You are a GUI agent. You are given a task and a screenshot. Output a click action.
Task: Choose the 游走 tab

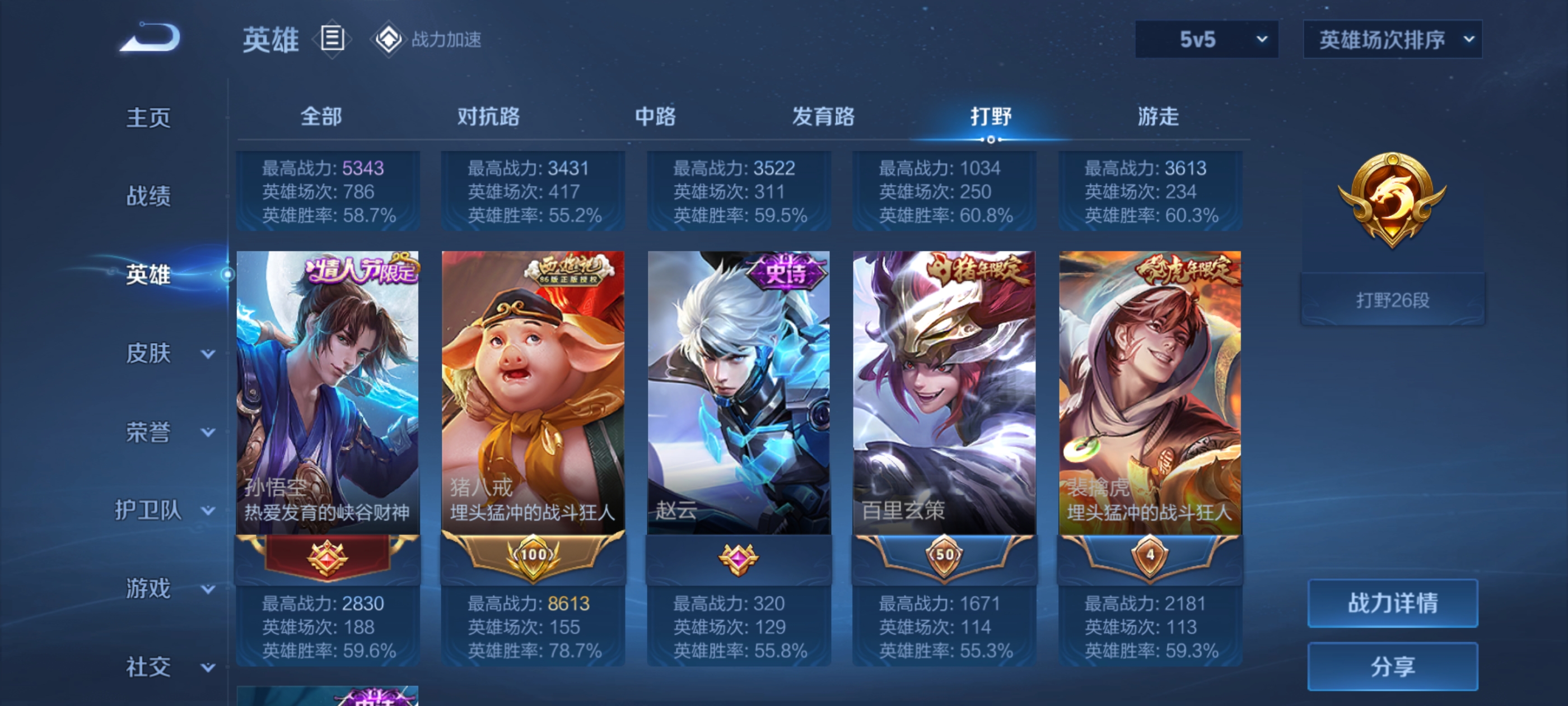1158,116
